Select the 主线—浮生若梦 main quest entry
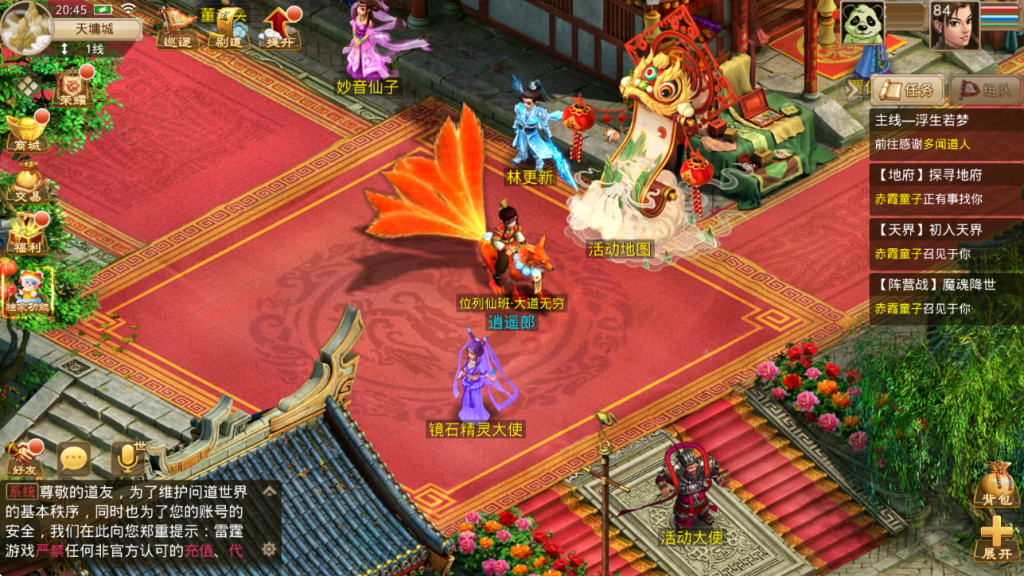Screen dimensions: 1024x576 tap(946, 131)
